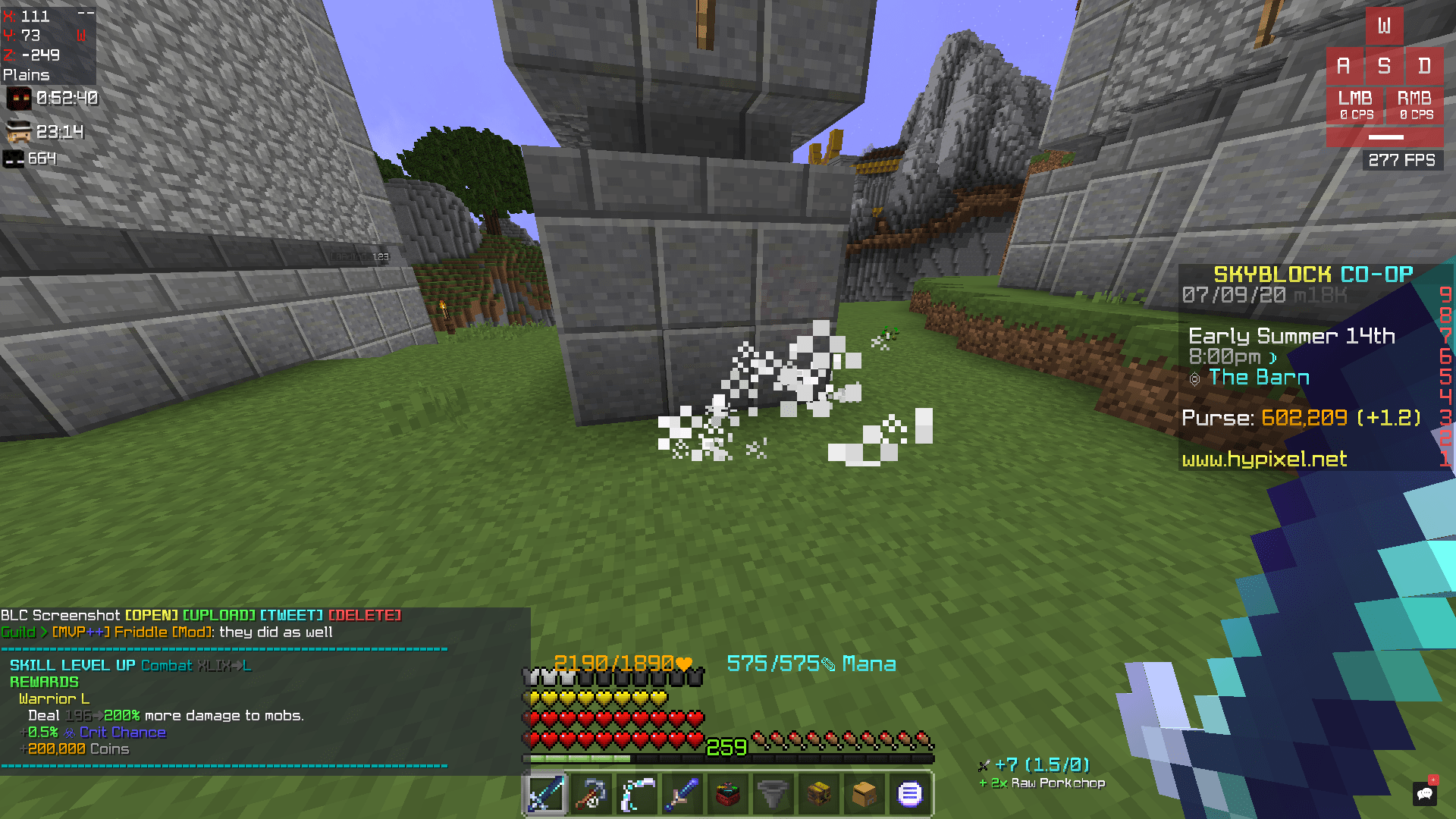Select the enchanted red block in fifth hotbar slot

727,793
